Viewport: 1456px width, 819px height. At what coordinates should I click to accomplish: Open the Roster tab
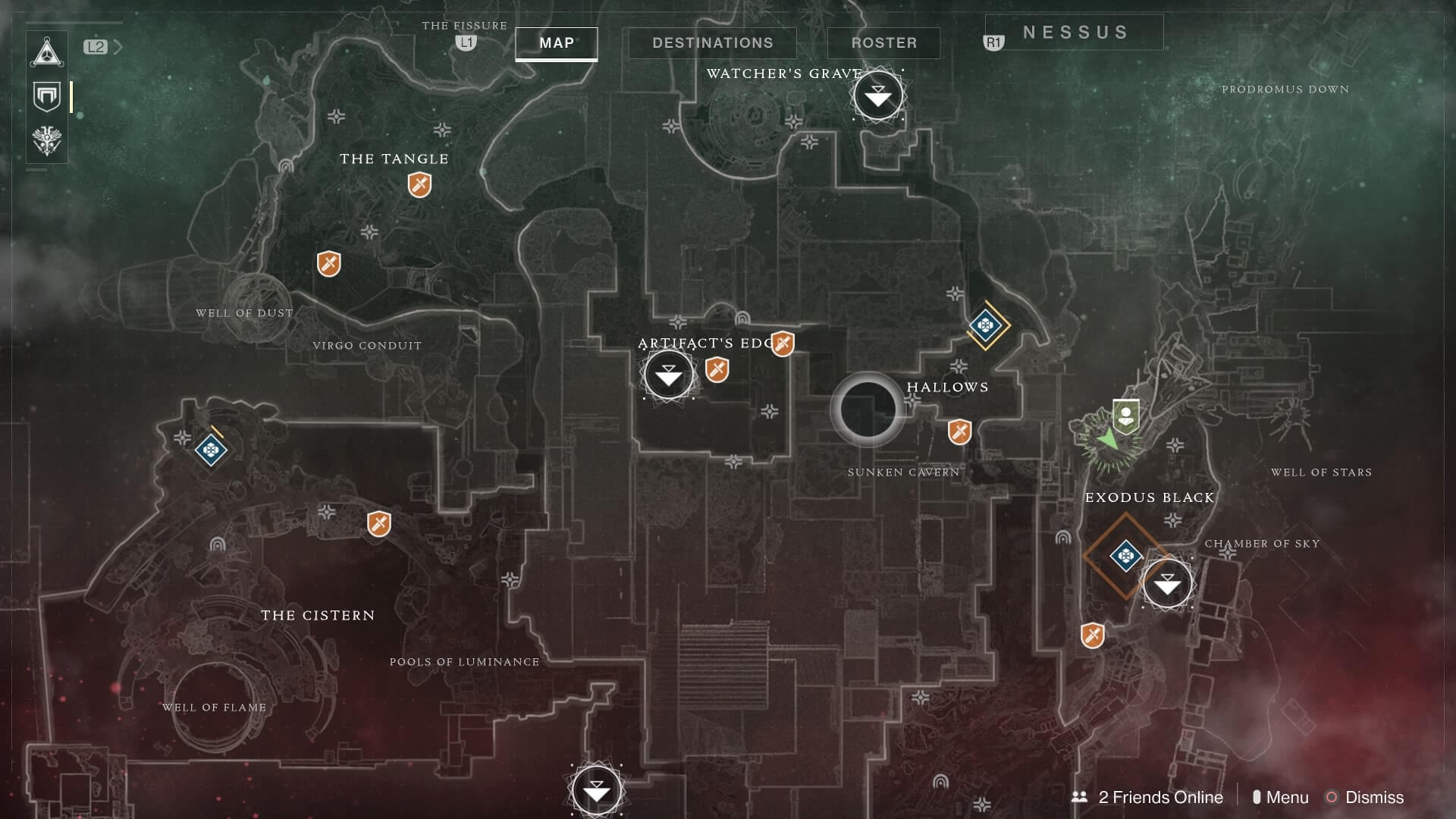(883, 43)
